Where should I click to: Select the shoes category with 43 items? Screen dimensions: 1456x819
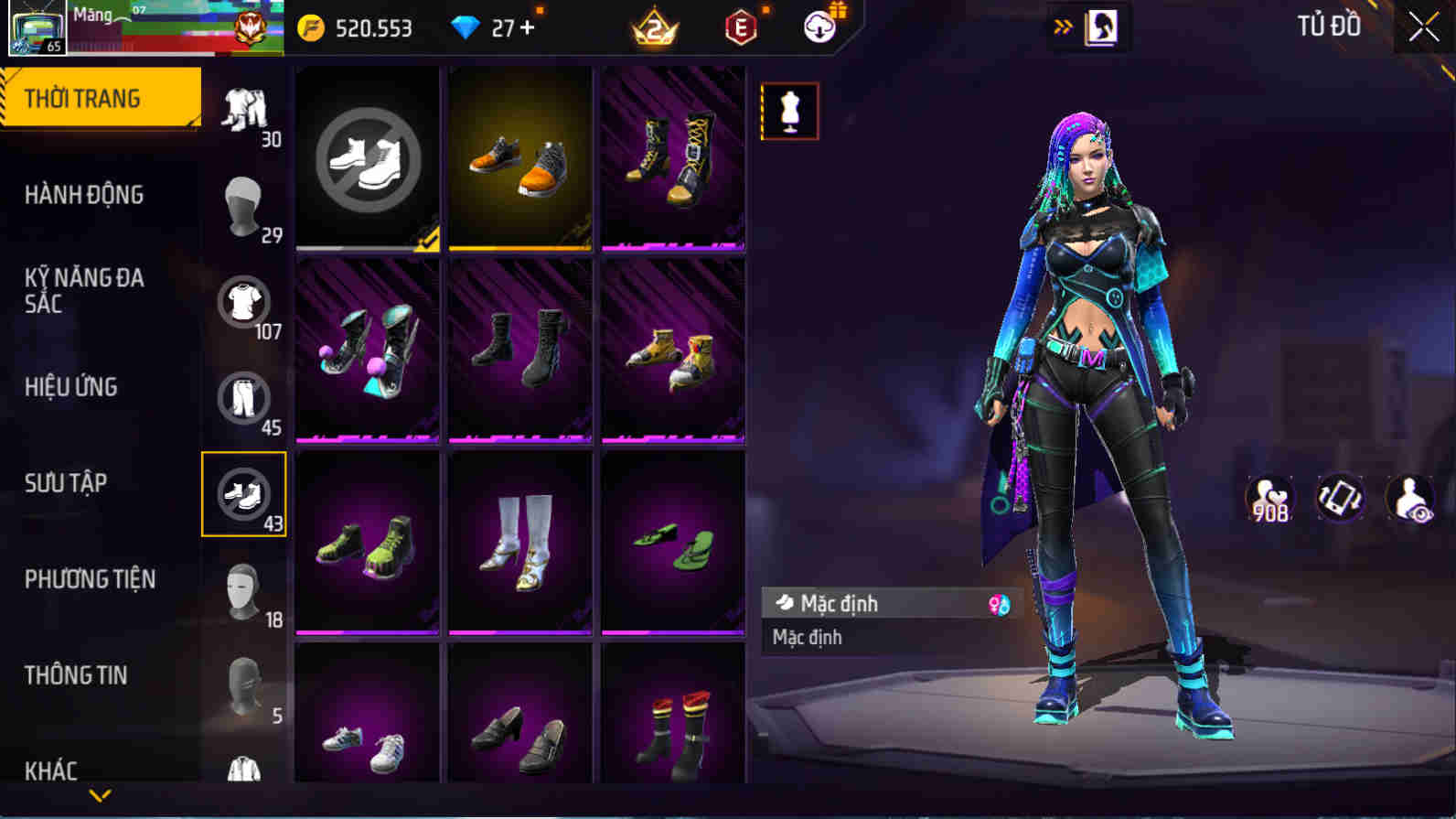(x=244, y=495)
